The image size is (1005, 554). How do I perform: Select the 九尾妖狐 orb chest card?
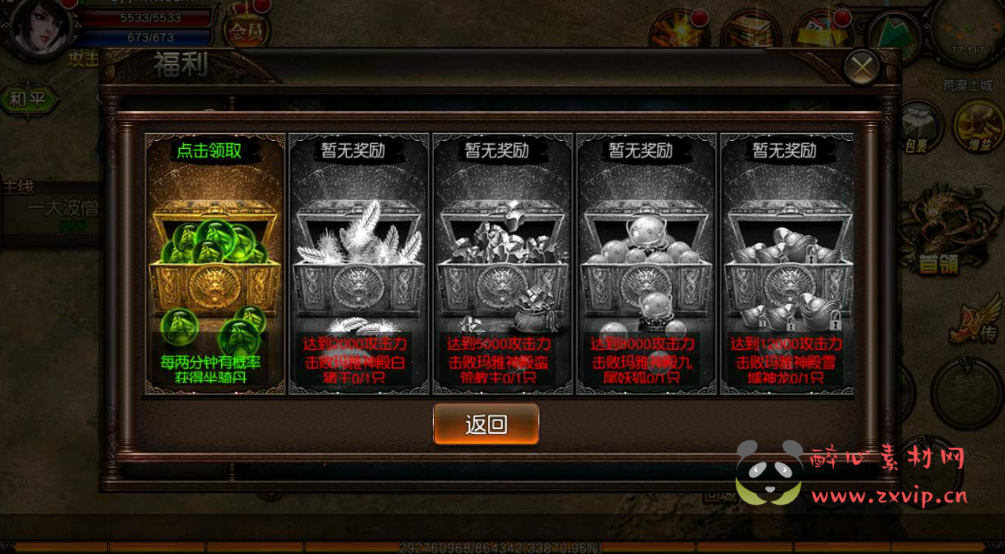pyautogui.click(x=646, y=264)
